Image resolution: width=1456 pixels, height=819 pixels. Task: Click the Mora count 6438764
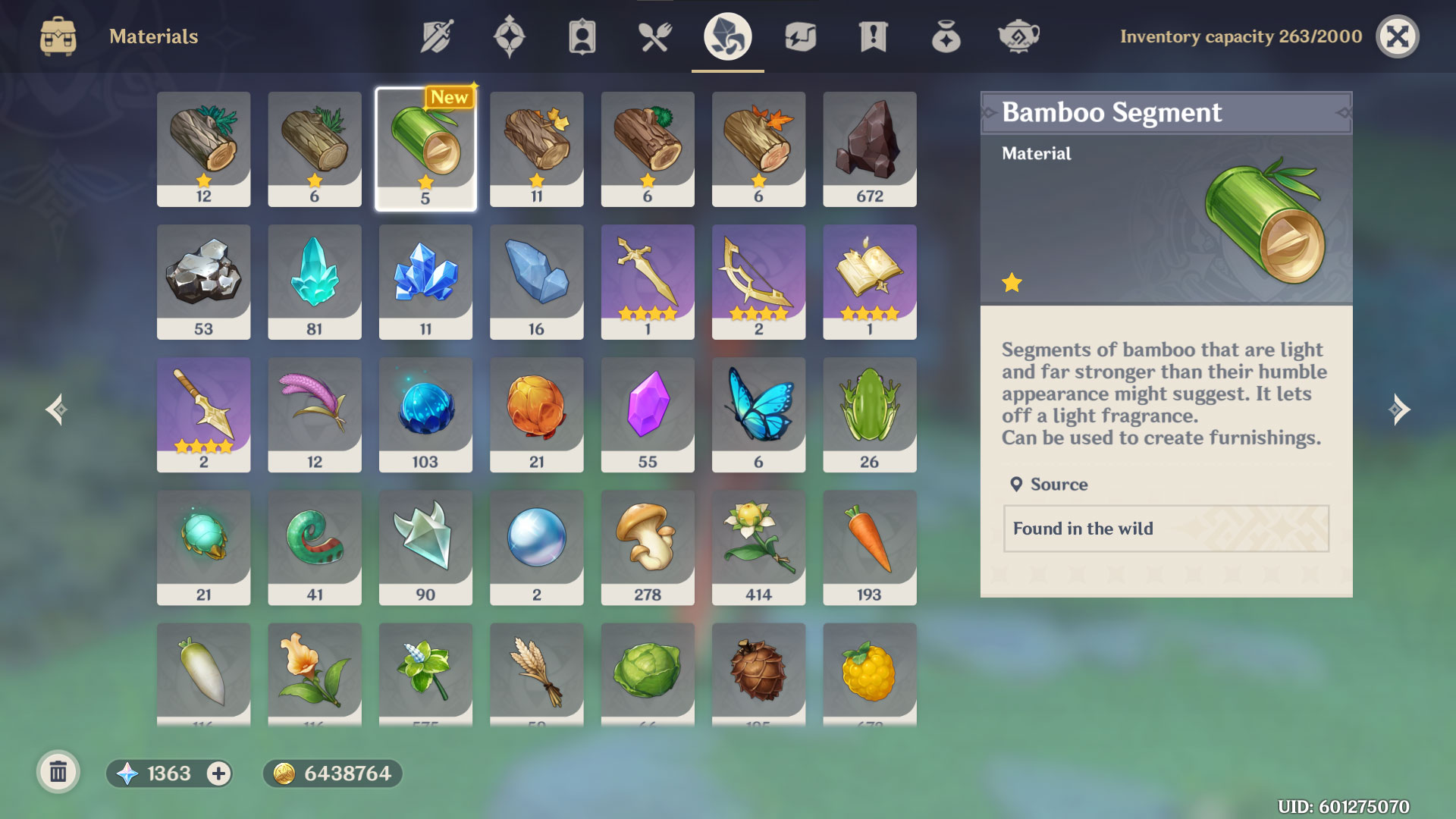tap(332, 774)
